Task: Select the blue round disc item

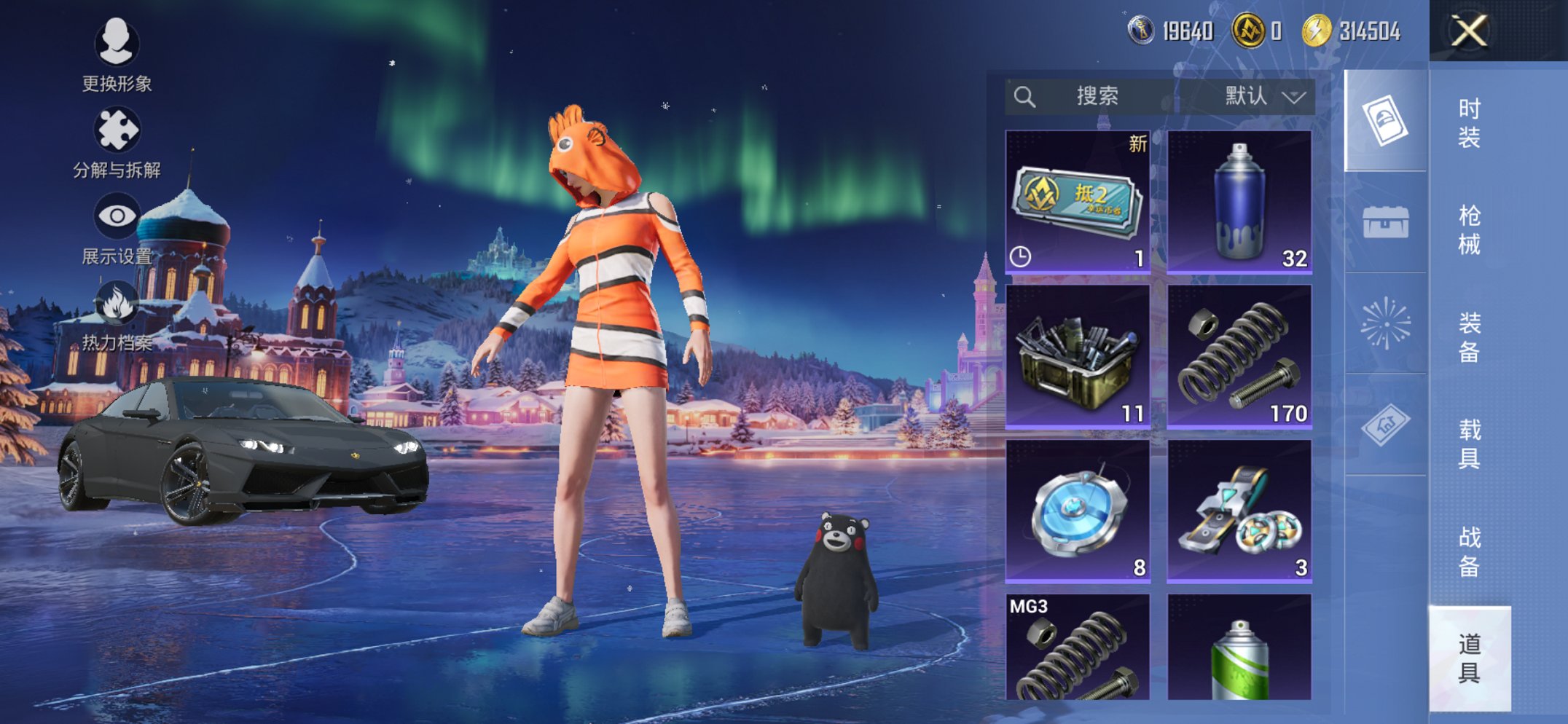Action: click(1078, 511)
